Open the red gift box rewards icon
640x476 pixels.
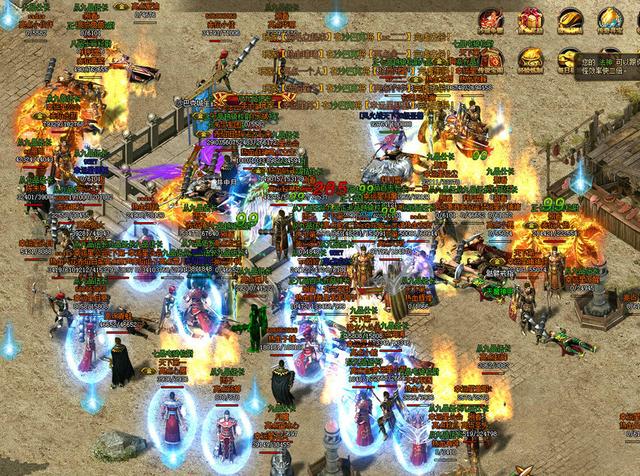pos(531,19)
